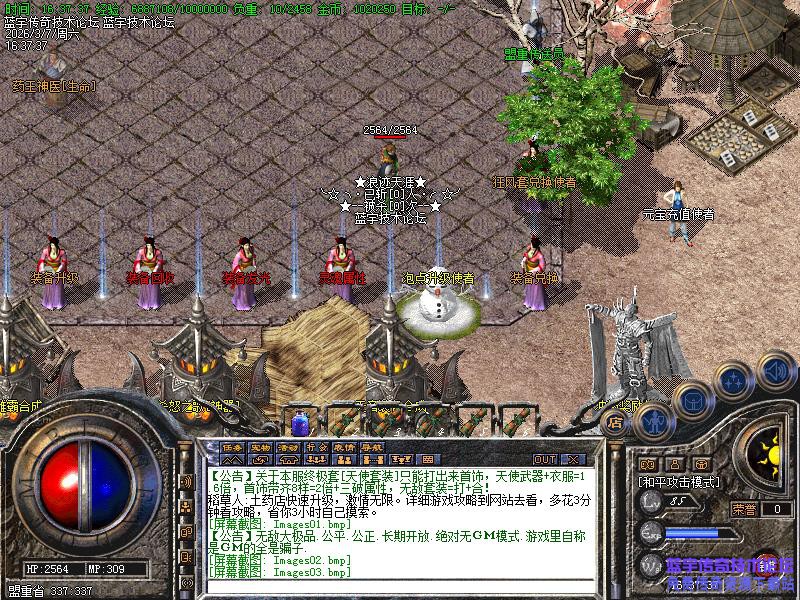This screenshot has width=800, height=600.
Task: Open the character figure round button
Action: point(650,420)
